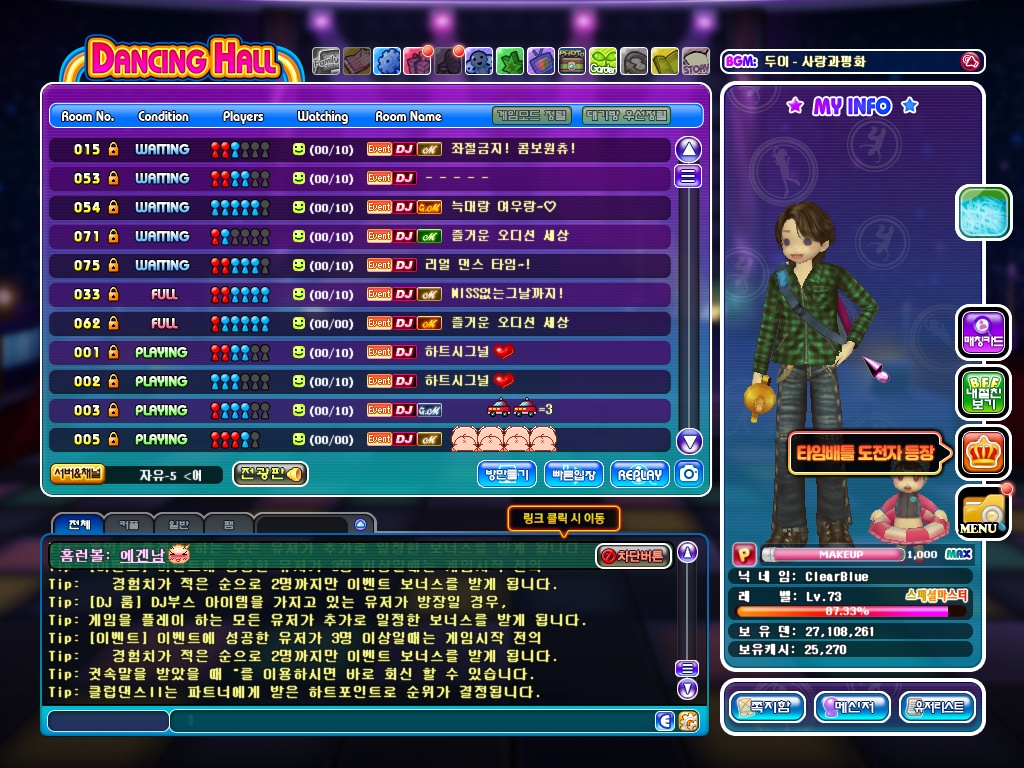Click the chat text input field

410,720
